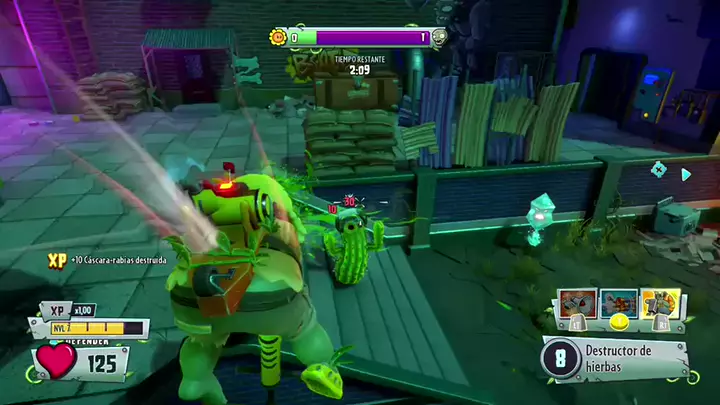
Task: Select the Destructor de hierbas weapon panel
Action: 615,357
